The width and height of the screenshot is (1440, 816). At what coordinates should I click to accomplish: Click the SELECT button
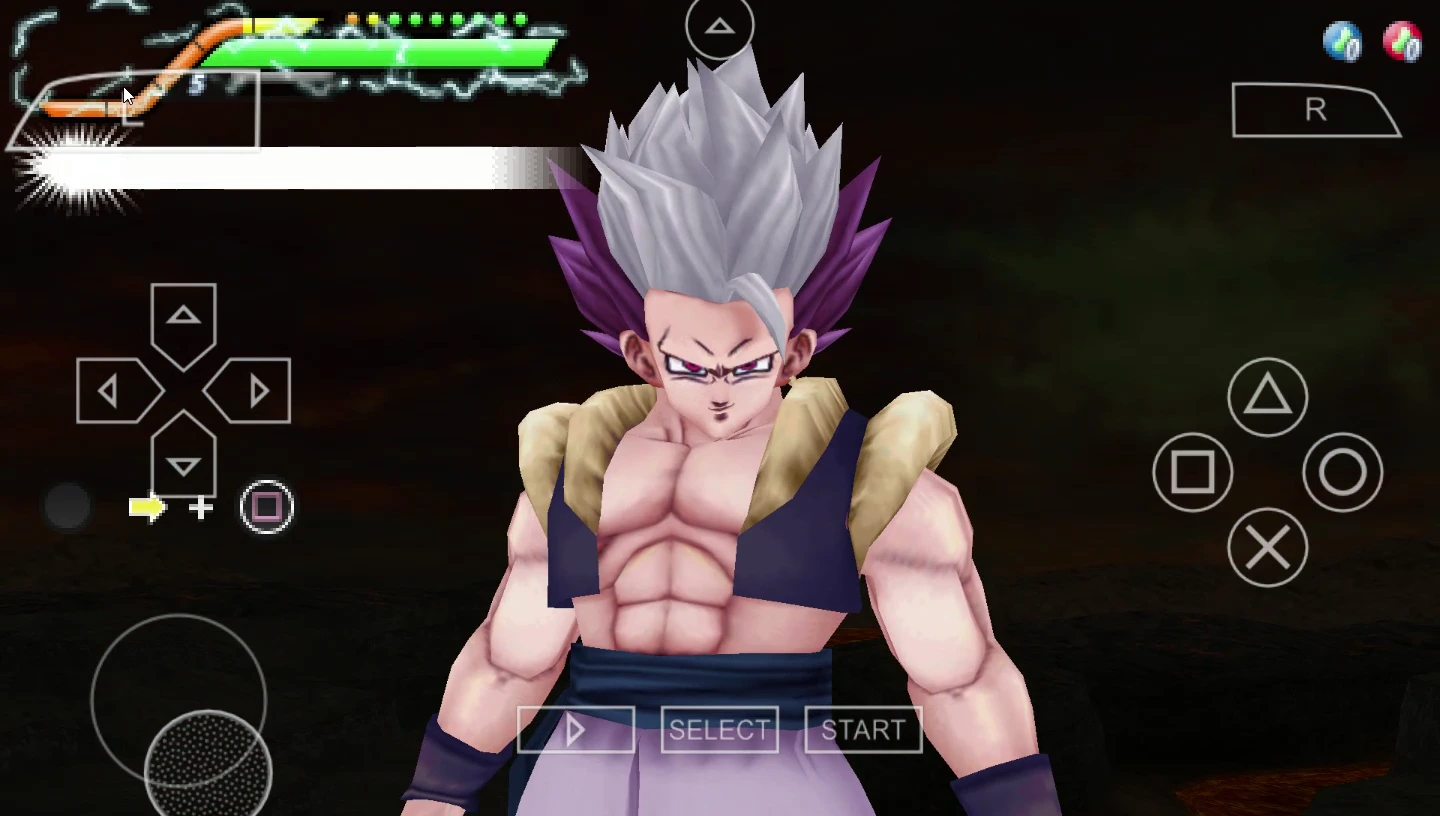click(x=719, y=731)
